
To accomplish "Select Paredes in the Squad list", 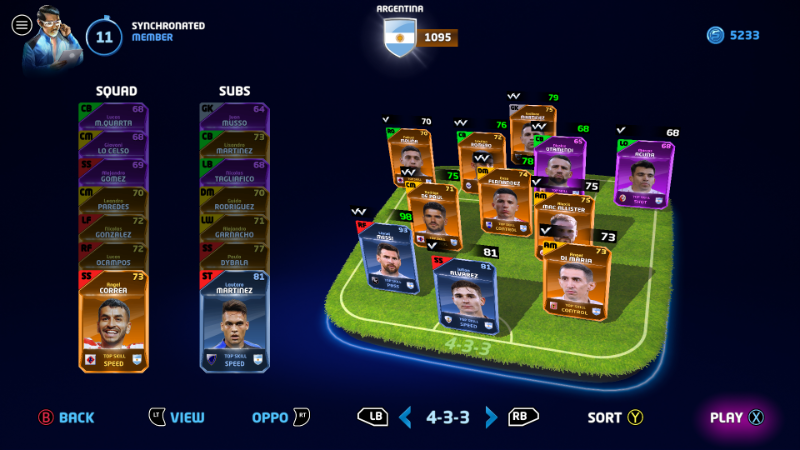I will (113, 196).
